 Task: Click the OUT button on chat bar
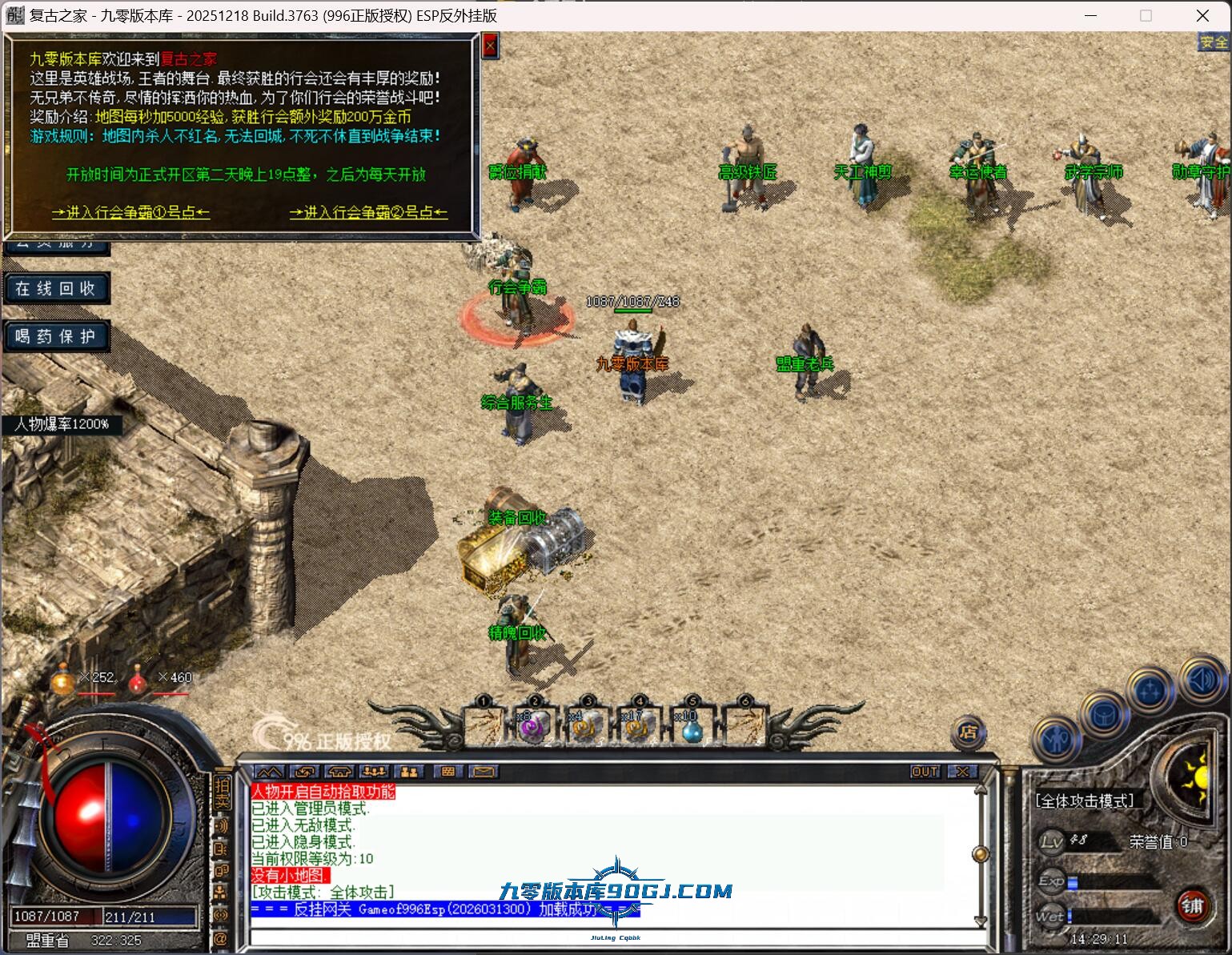925,772
